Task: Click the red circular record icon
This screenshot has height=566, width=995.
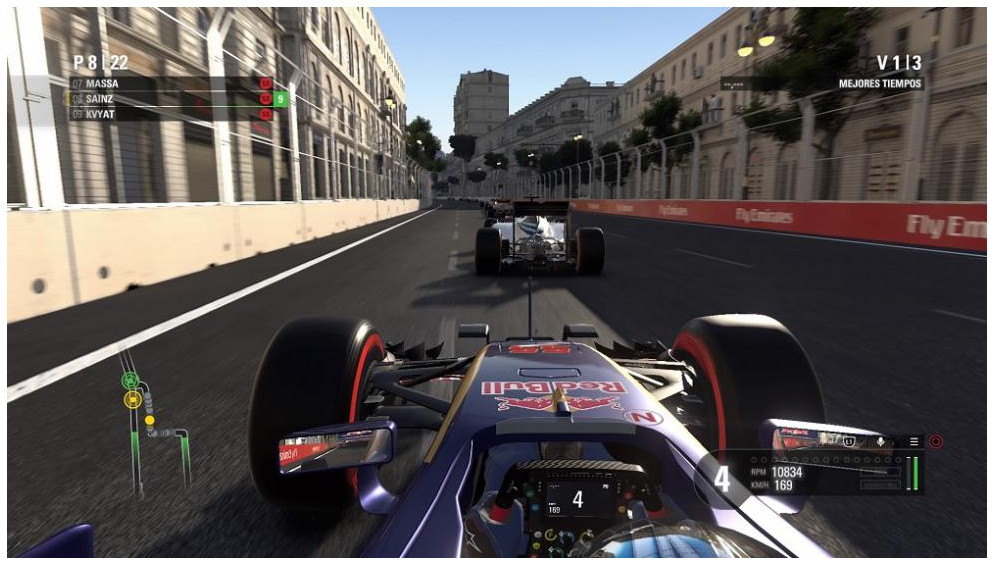Action: point(936,441)
